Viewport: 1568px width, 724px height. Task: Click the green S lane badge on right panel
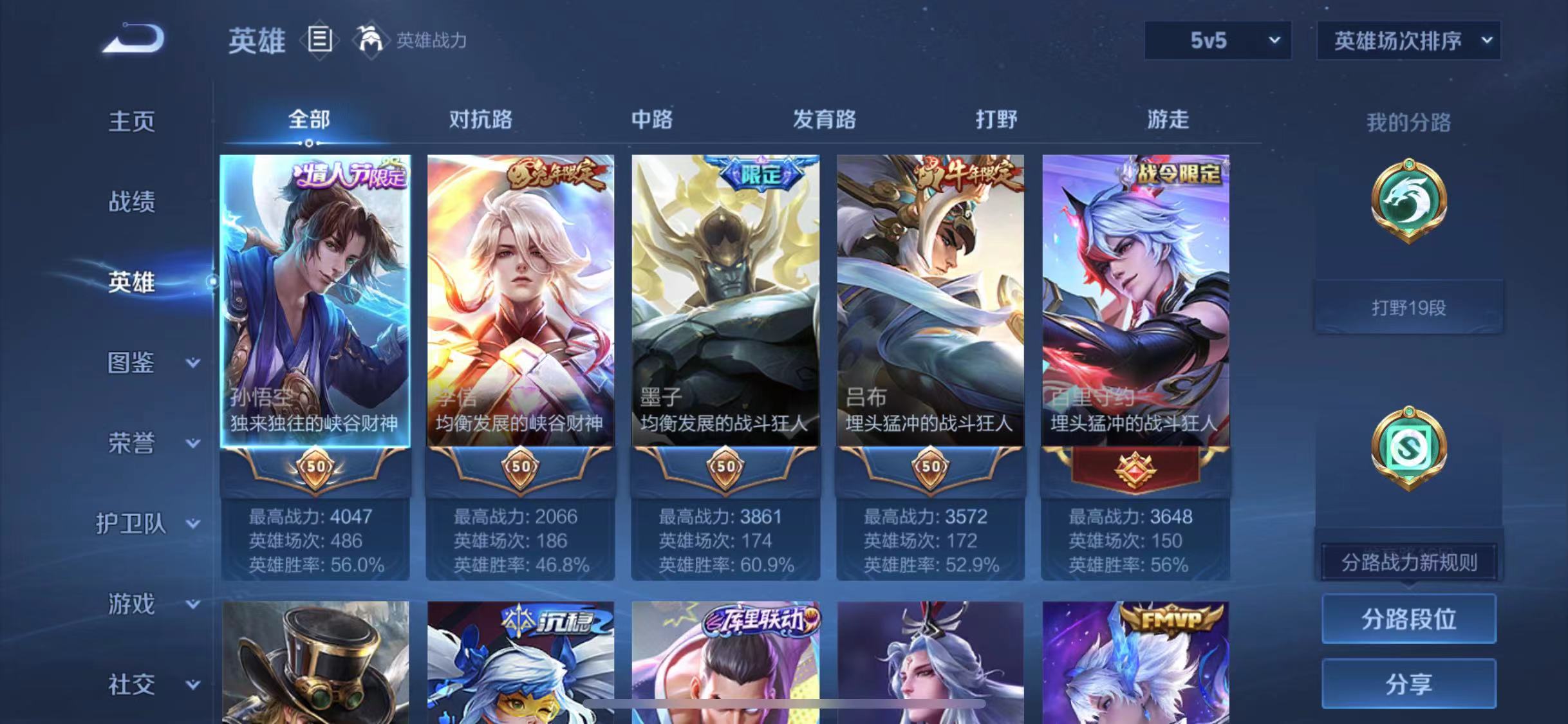tap(1410, 447)
